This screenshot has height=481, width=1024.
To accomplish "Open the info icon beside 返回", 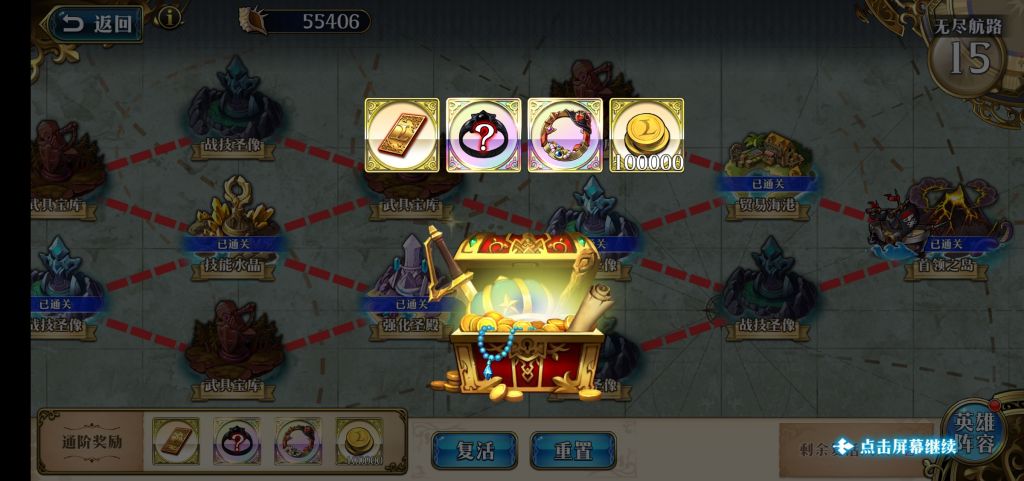I will tap(171, 17).
